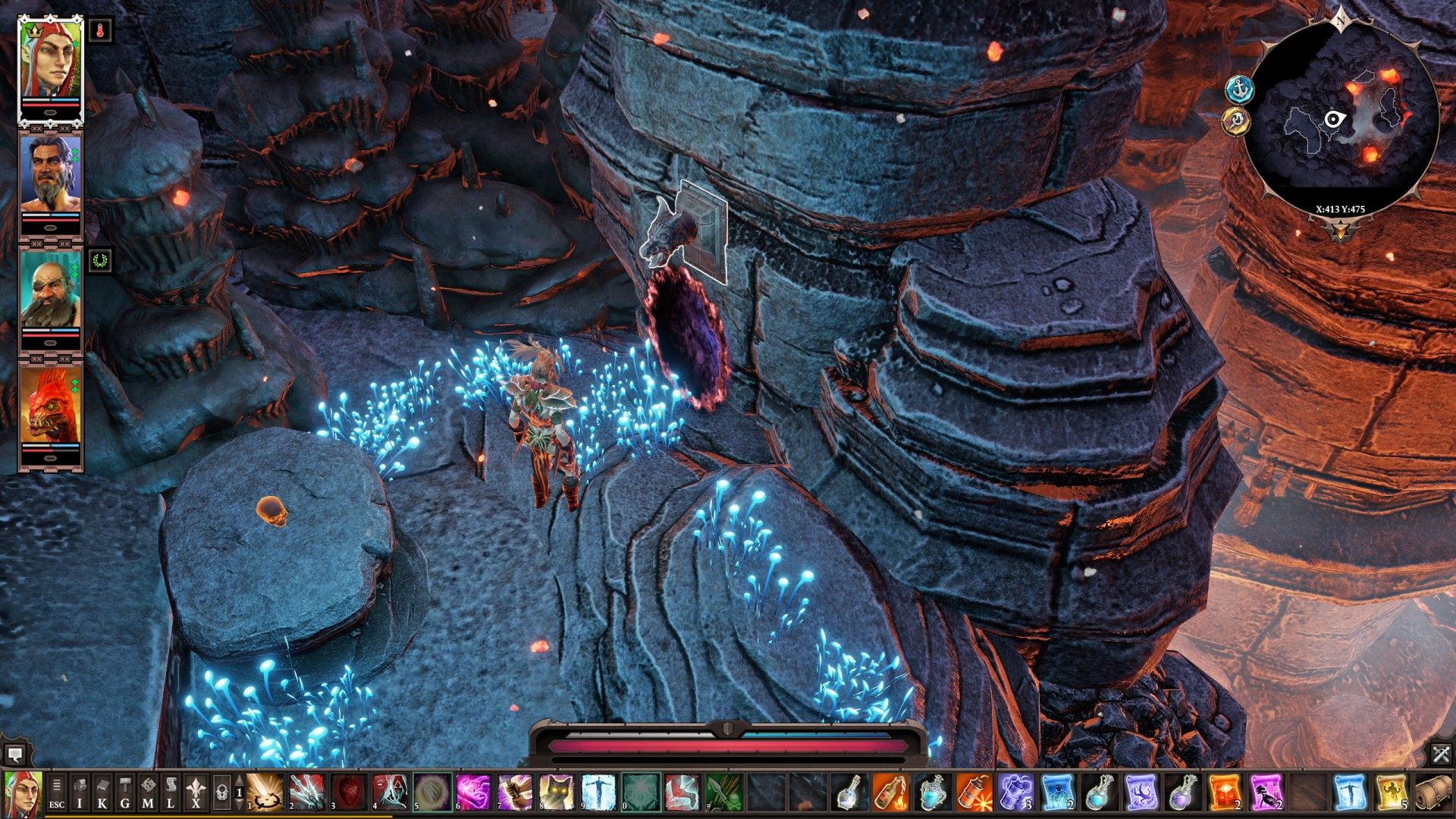This screenshot has height=819, width=1456.
Task: Use the fire bottle grenade item
Action: 890,792
